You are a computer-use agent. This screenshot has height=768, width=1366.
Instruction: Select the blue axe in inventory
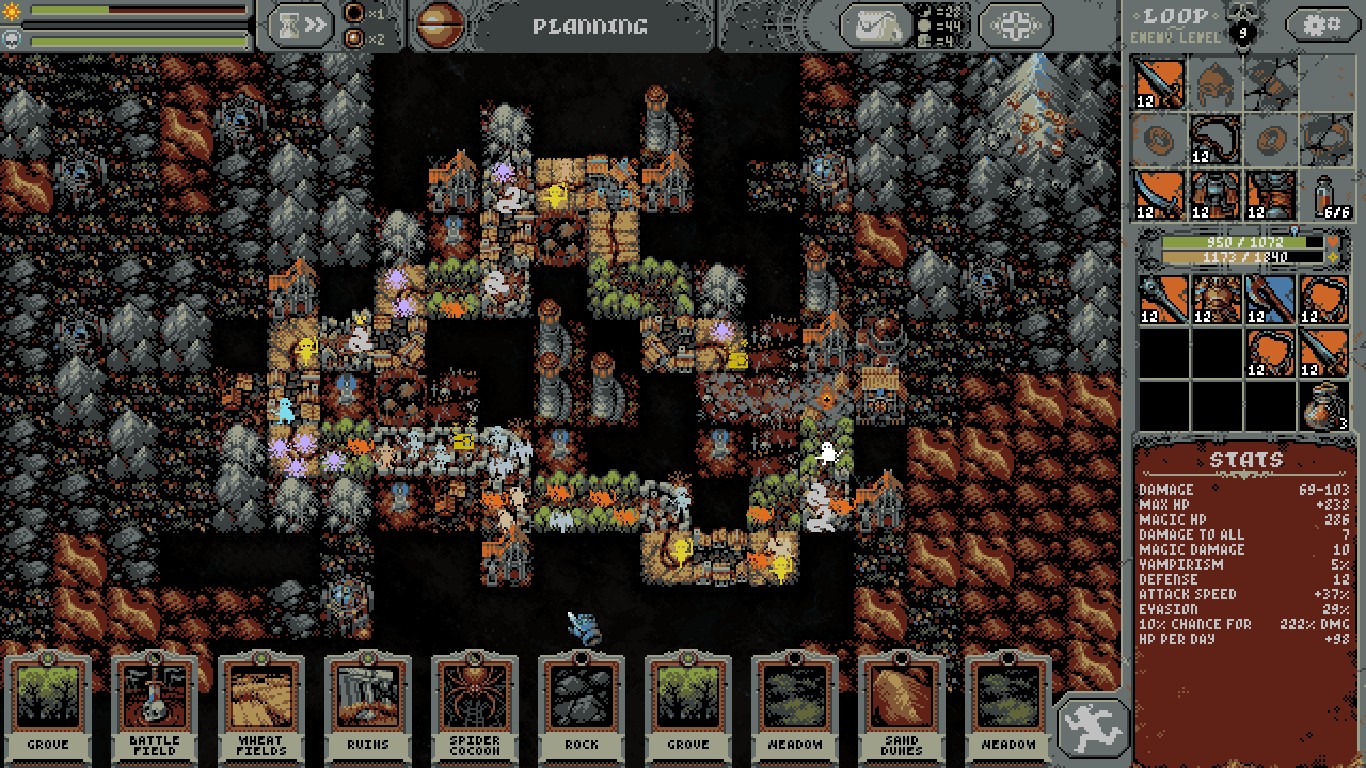(x=1270, y=301)
